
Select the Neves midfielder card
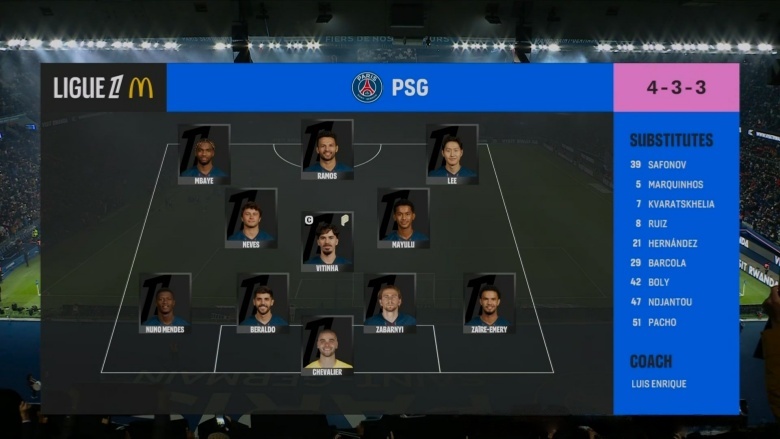[251, 218]
